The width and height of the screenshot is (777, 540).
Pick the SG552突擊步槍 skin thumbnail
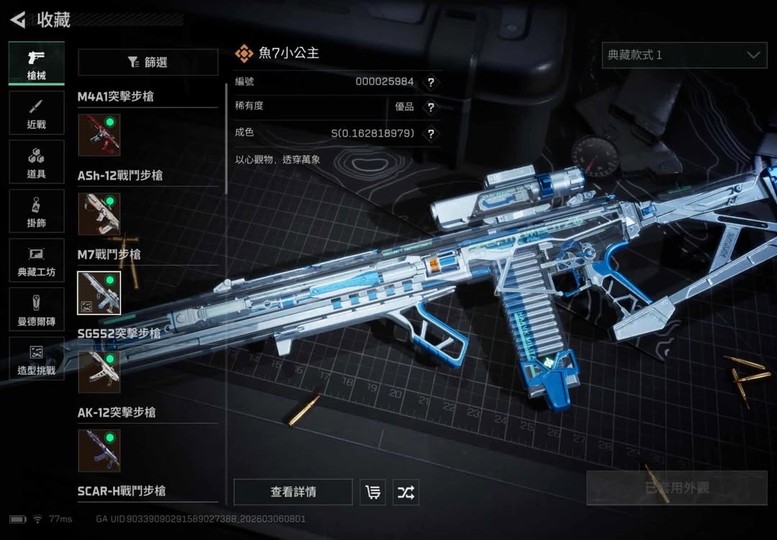pyautogui.click(x=99, y=371)
